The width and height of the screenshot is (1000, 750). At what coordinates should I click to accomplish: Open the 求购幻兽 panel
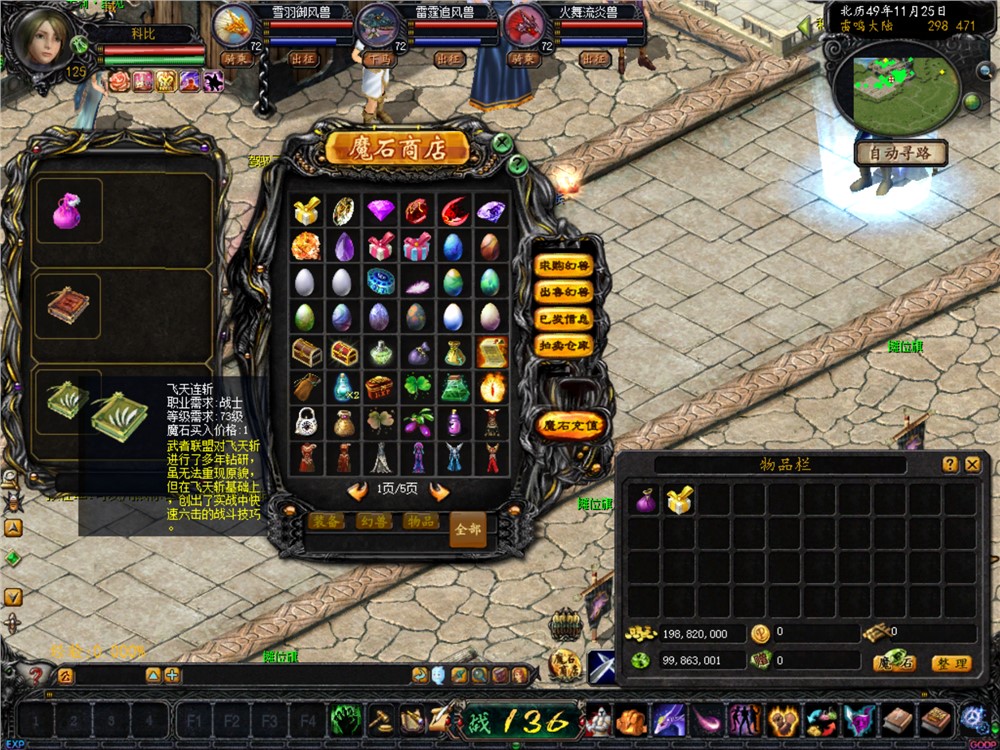564,267
